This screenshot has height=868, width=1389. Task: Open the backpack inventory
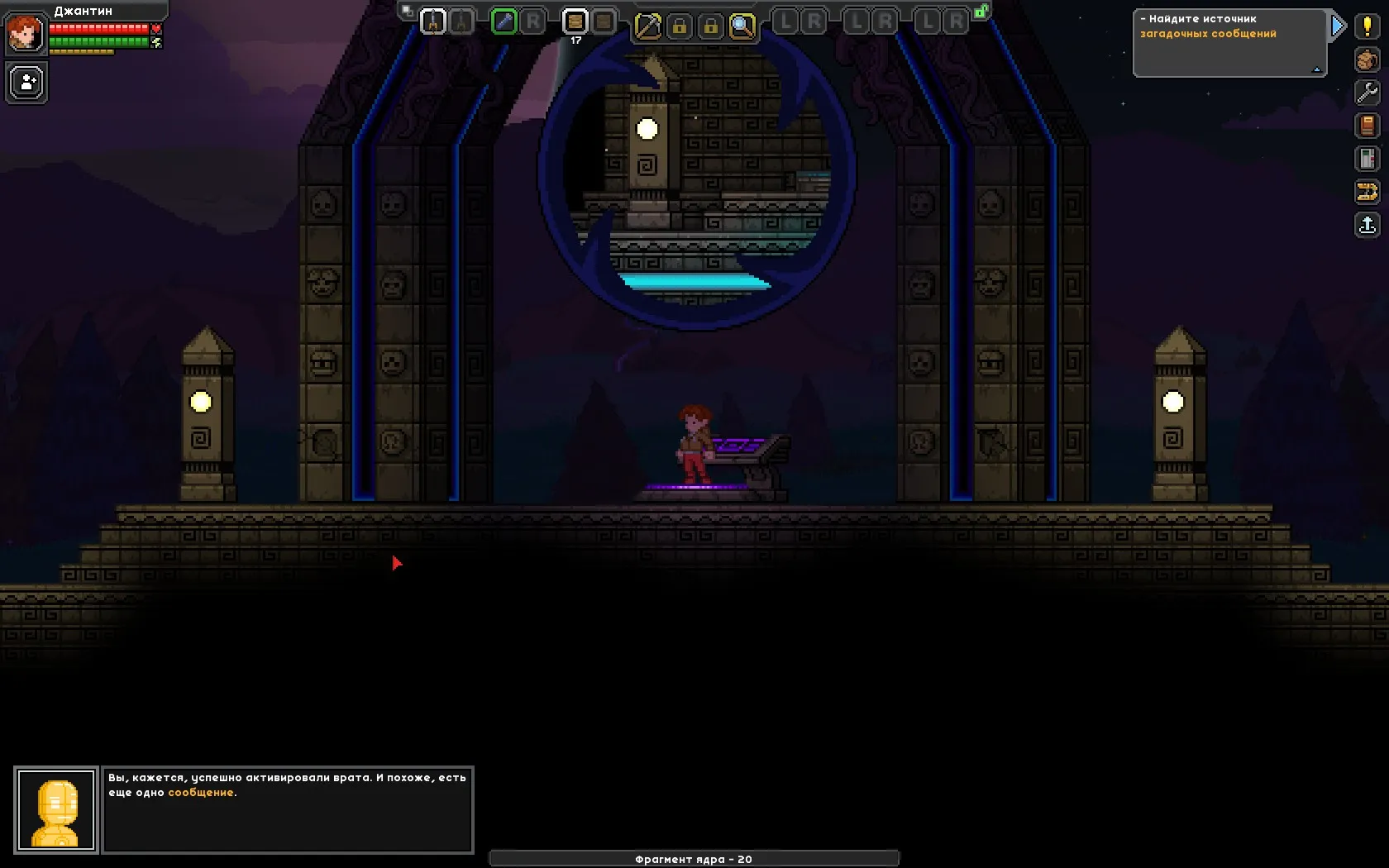click(1367, 60)
